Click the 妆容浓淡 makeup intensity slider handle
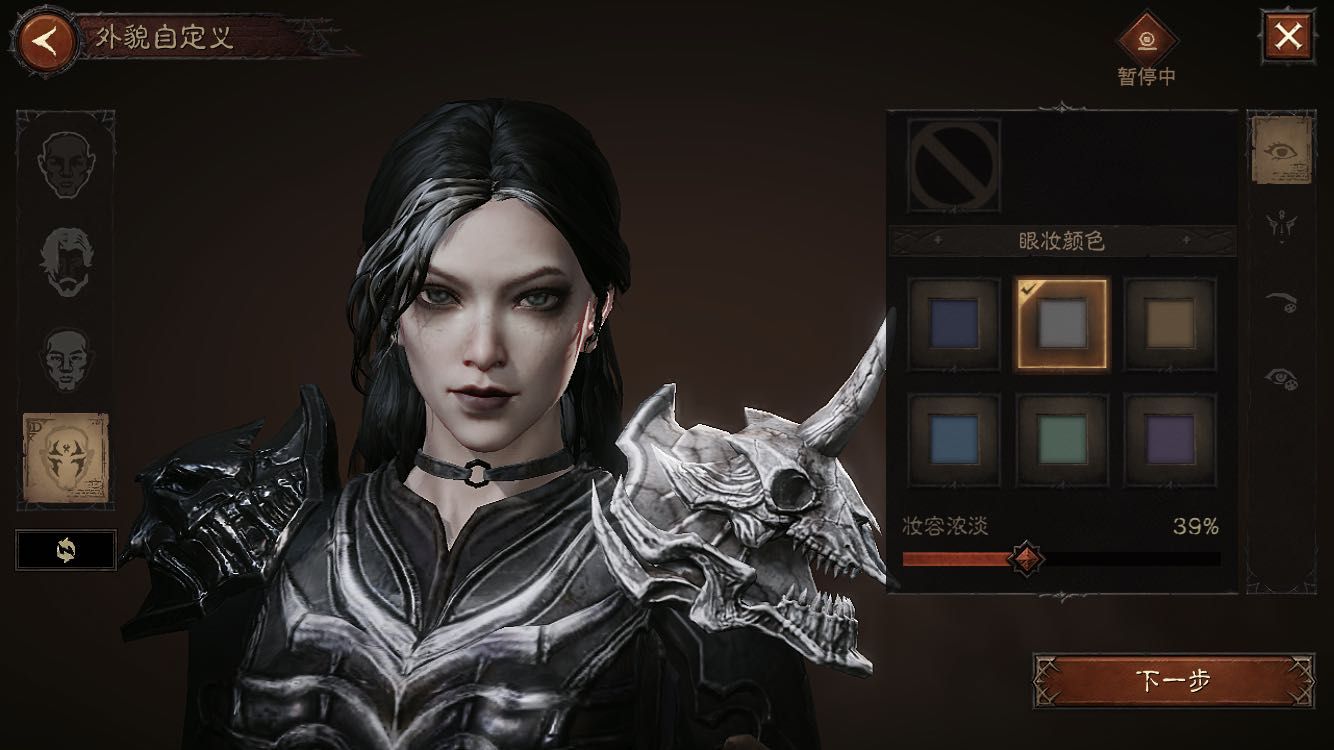 pos(1026,558)
